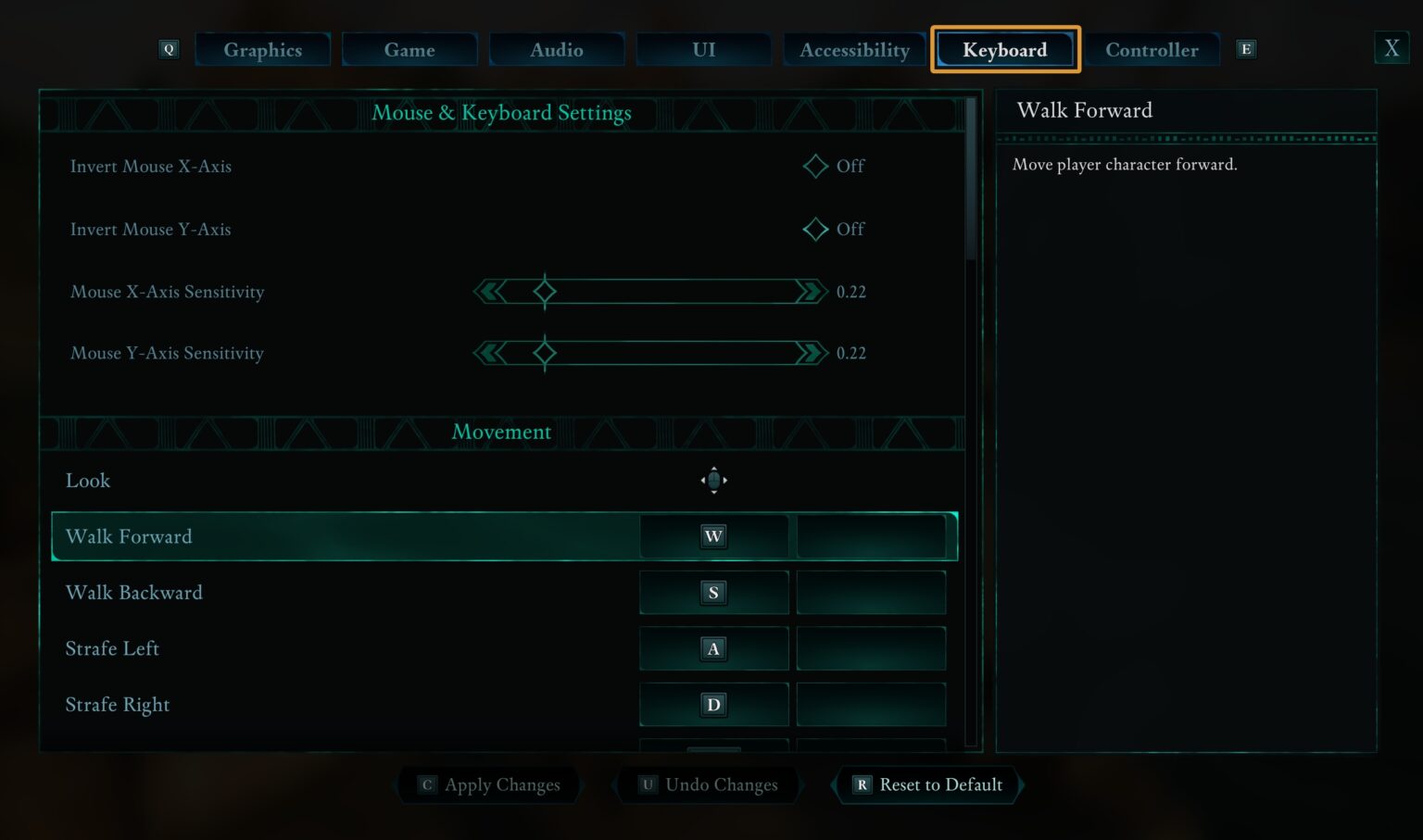Select the mouse Look movement icon

pos(713,480)
